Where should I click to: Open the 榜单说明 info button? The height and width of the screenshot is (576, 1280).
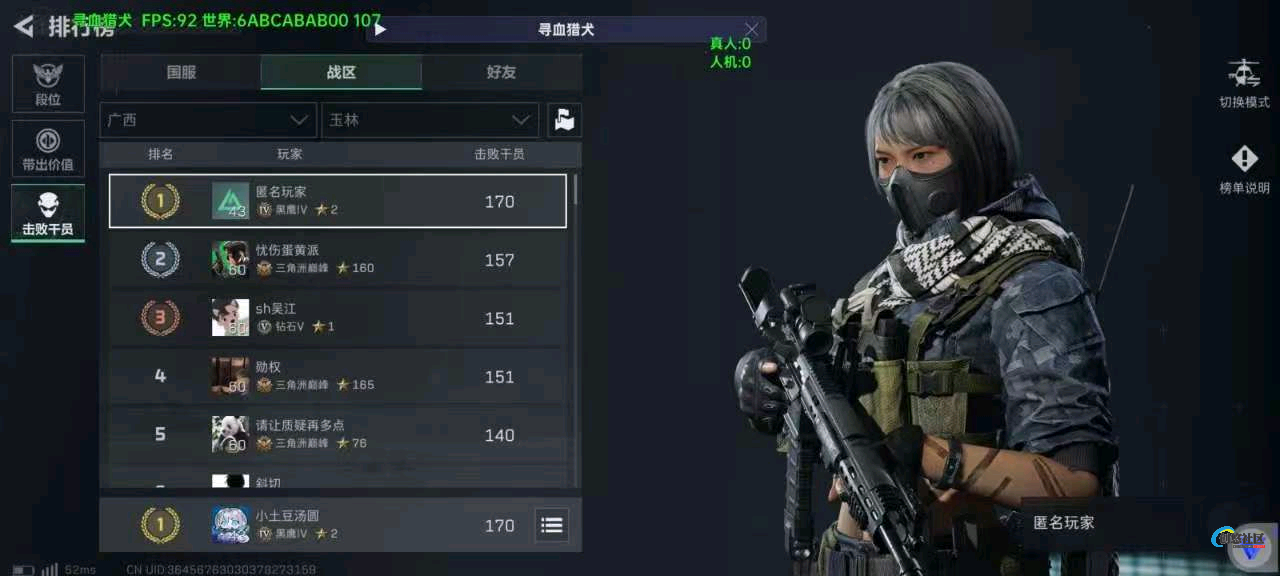(1244, 169)
